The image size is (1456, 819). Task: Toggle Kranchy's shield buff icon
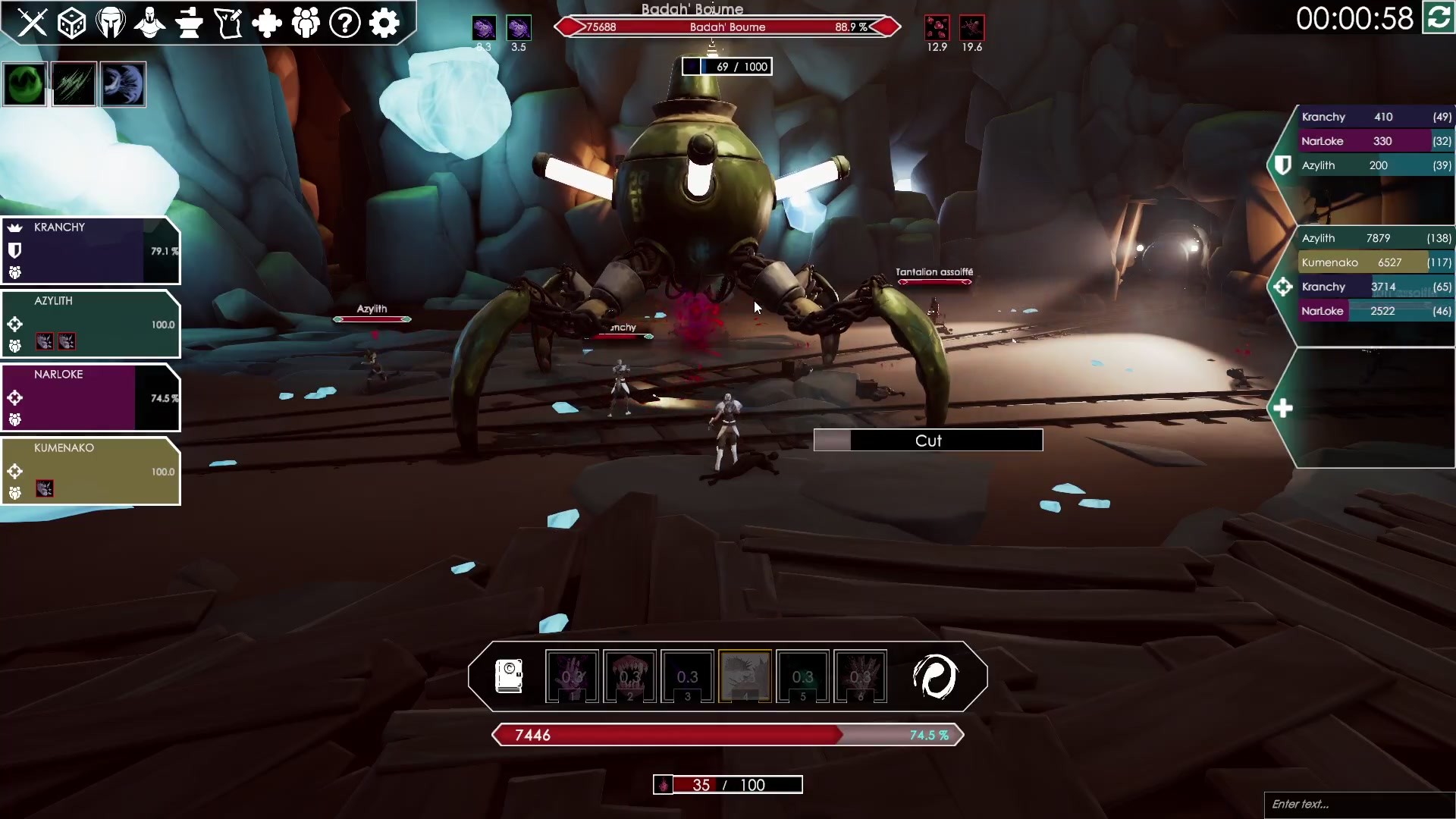(15, 250)
